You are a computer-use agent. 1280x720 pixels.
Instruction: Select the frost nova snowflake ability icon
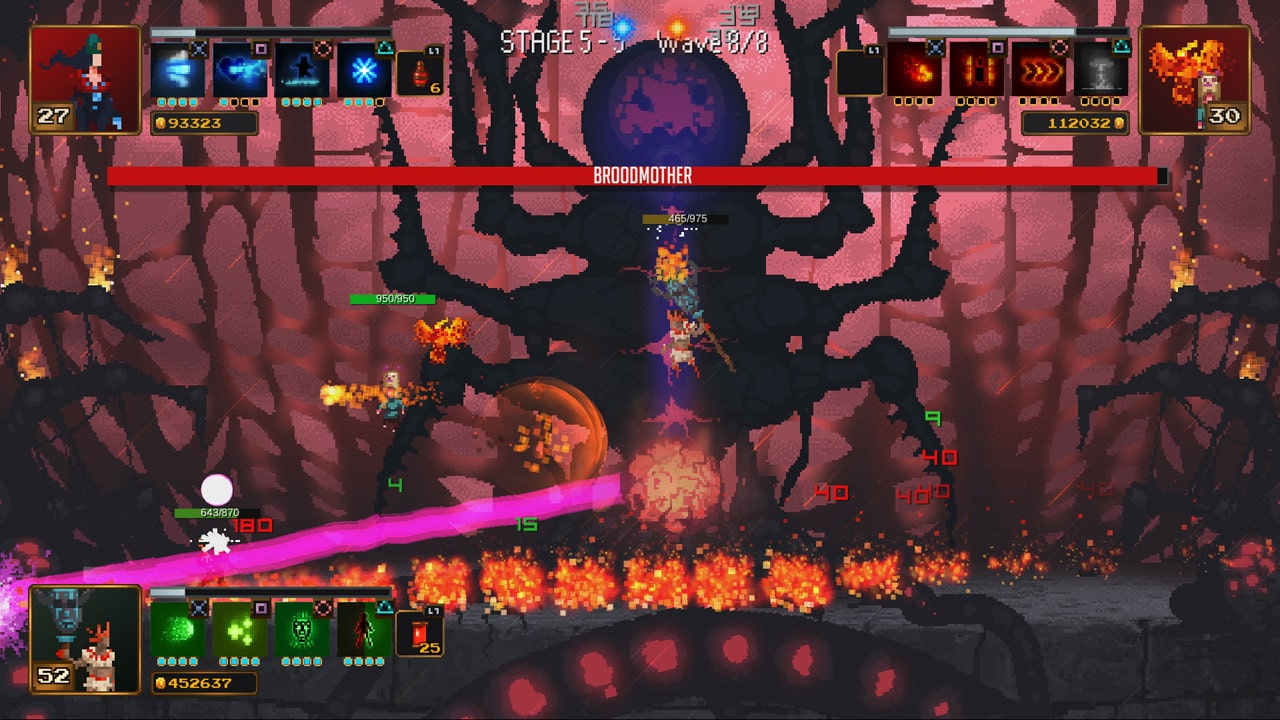pyautogui.click(x=365, y=72)
